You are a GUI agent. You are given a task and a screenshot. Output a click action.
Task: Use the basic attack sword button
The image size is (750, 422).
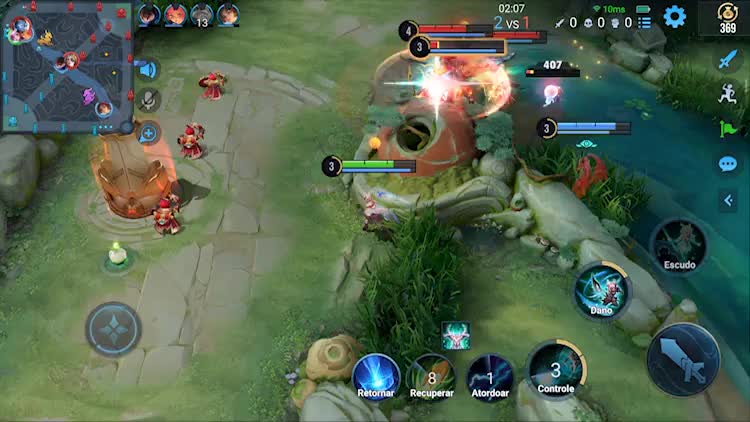[x=683, y=359]
